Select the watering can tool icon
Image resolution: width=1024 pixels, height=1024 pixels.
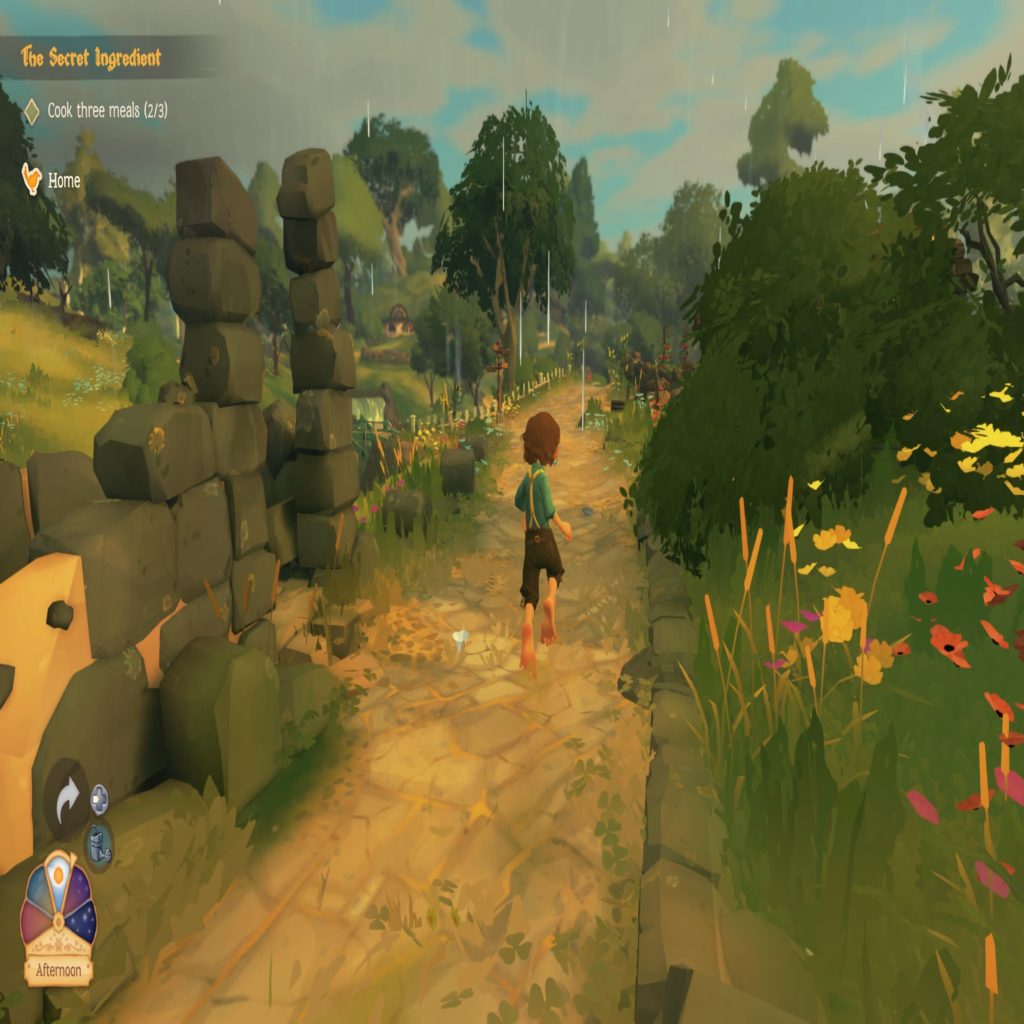(98, 843)
